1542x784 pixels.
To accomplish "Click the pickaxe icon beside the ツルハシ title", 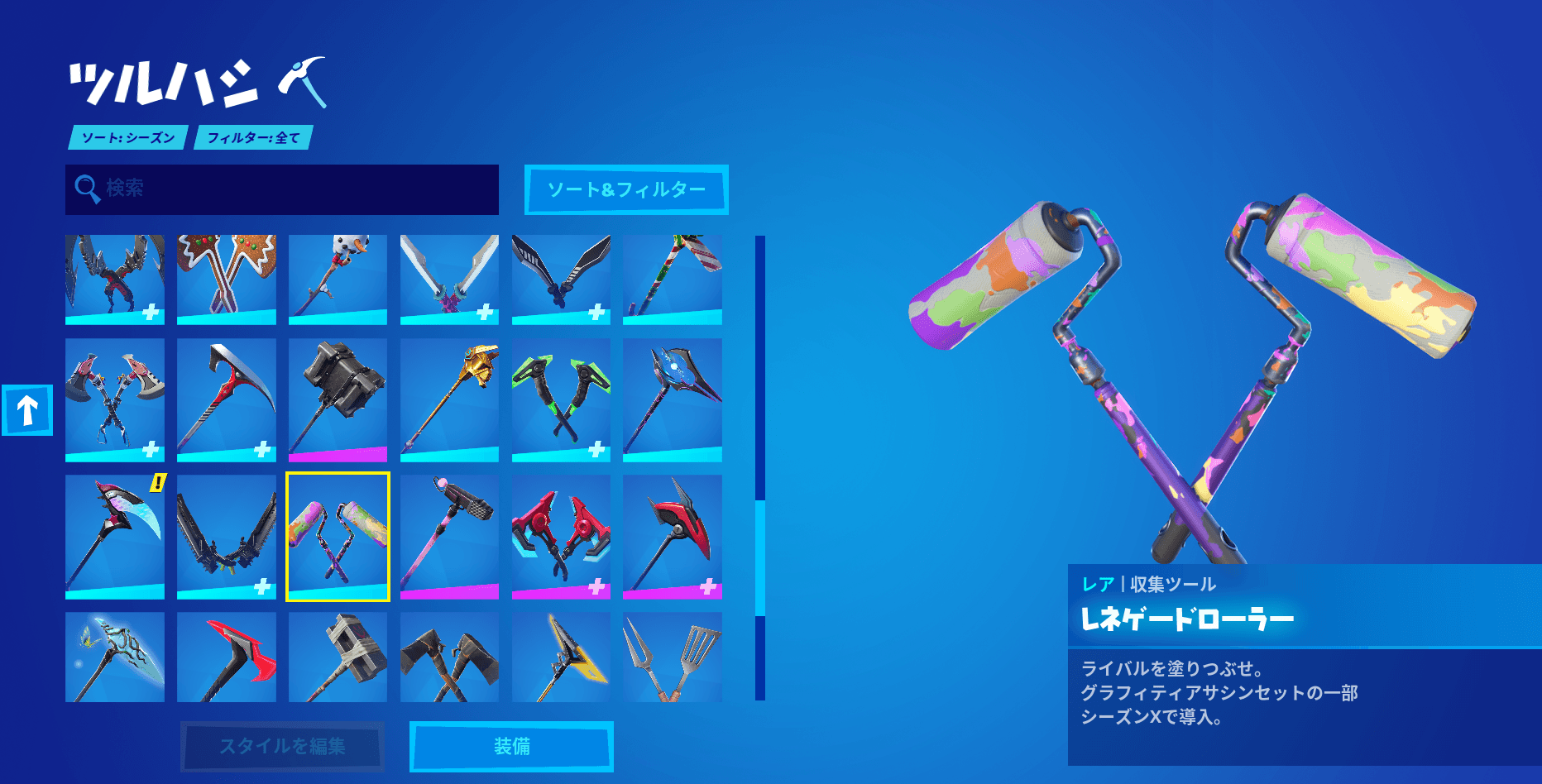I will tap(304, 83).
